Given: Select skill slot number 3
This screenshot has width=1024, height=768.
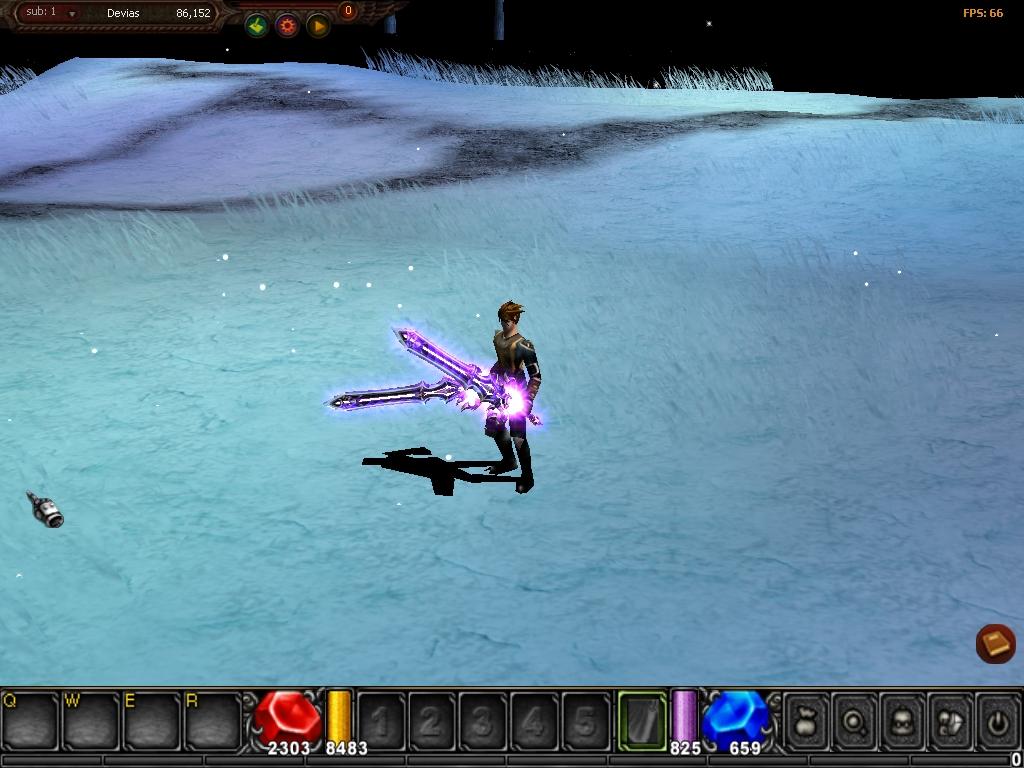Looking at the screenshot, I should [483, 721].
